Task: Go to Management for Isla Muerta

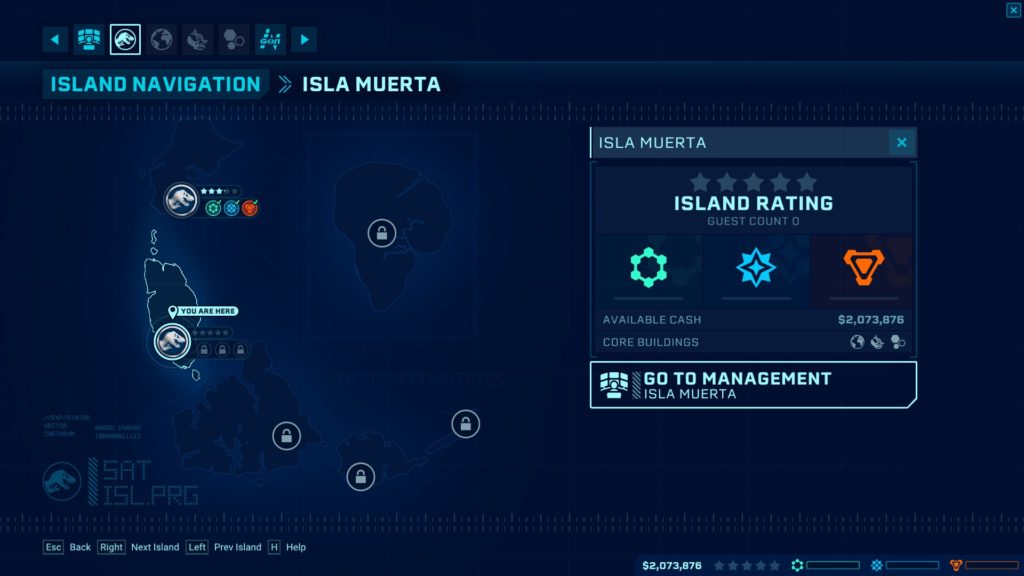Action: 752,385
